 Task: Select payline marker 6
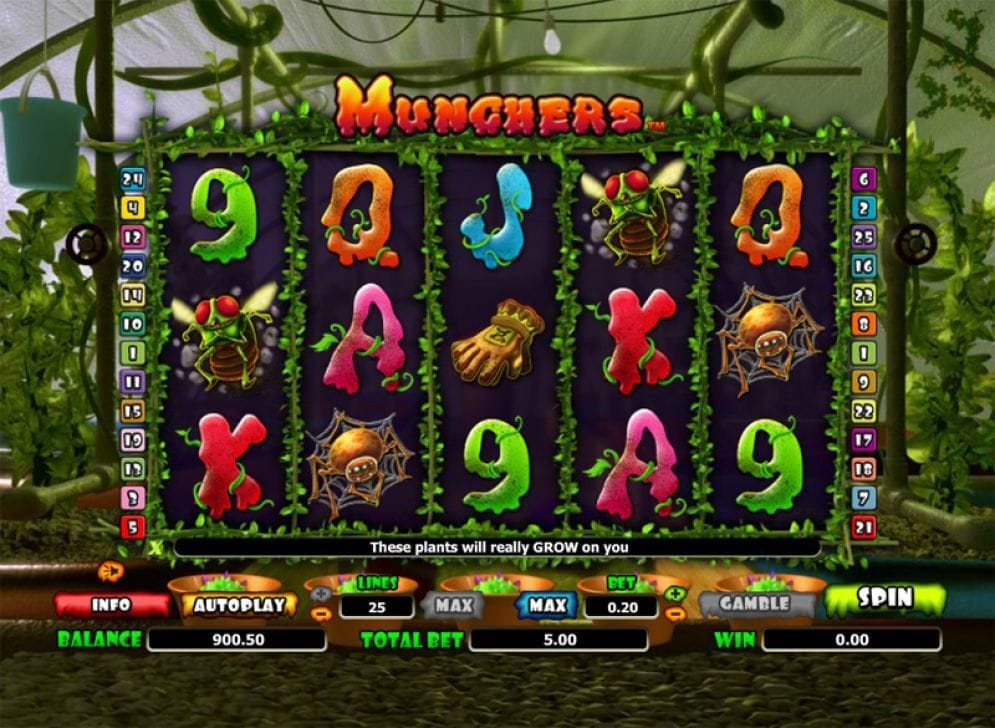pos(863,180)
